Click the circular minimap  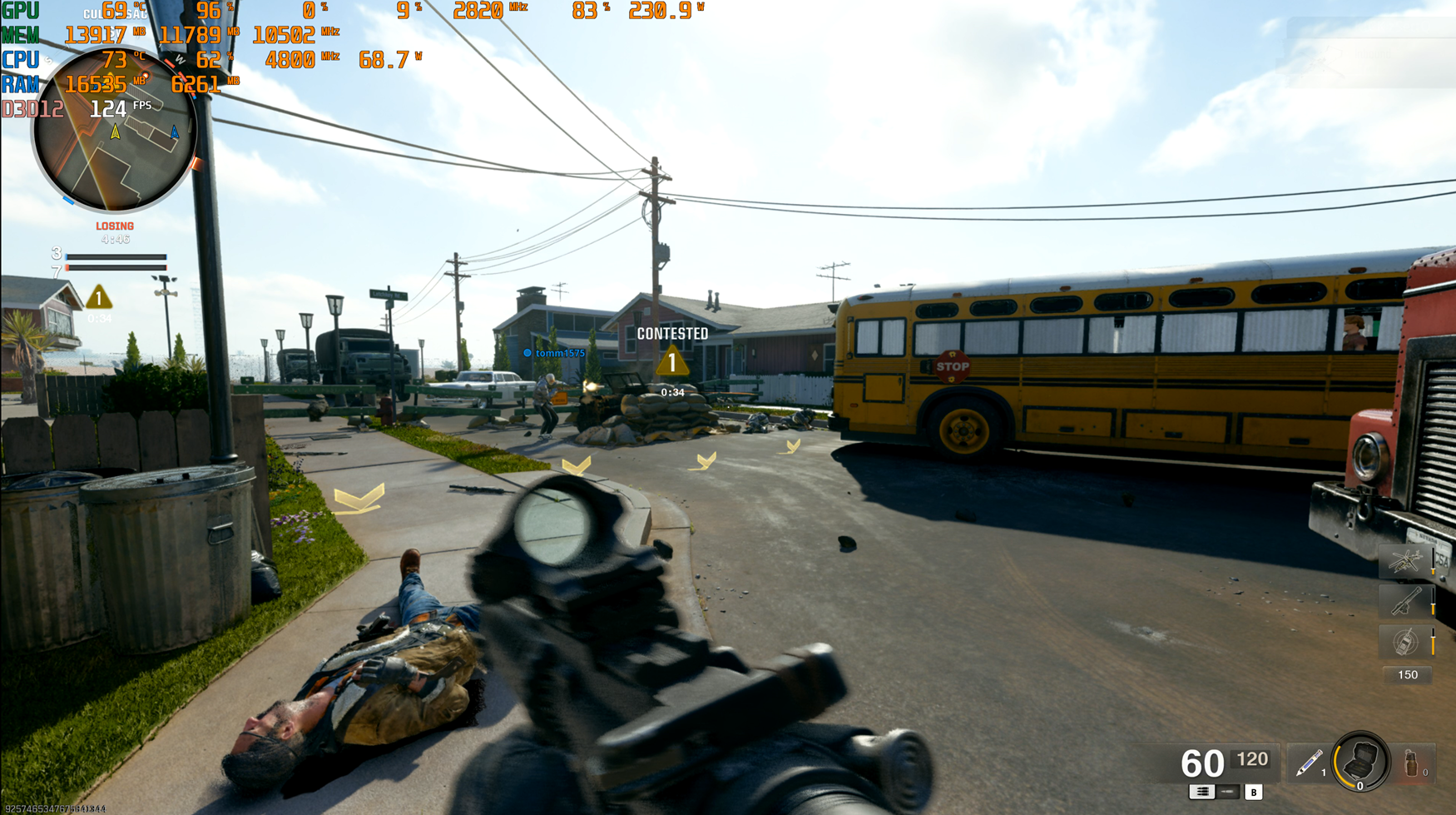coord(114,131)
